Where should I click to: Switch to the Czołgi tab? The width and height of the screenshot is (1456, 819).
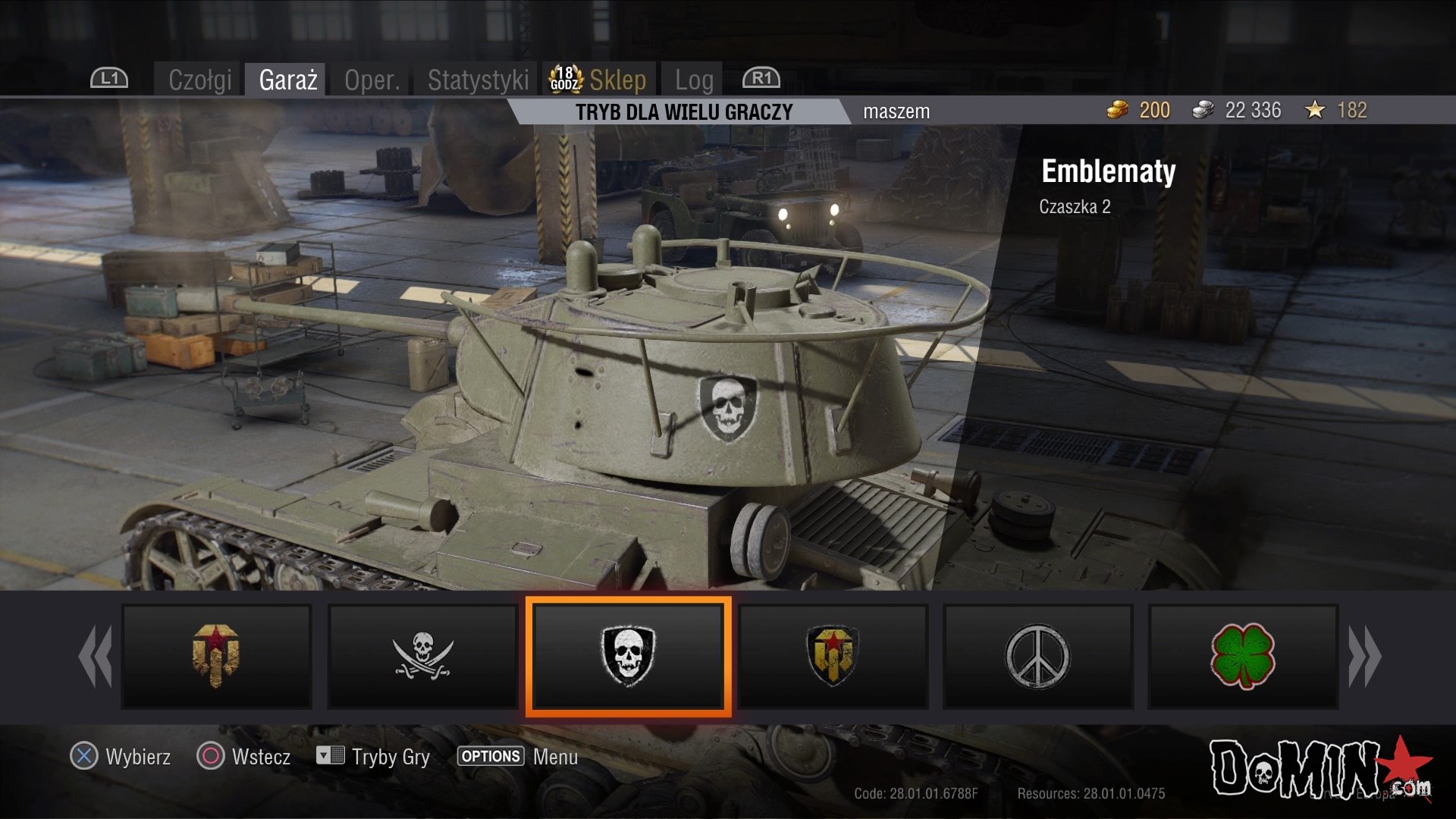(x=199, y=80)
